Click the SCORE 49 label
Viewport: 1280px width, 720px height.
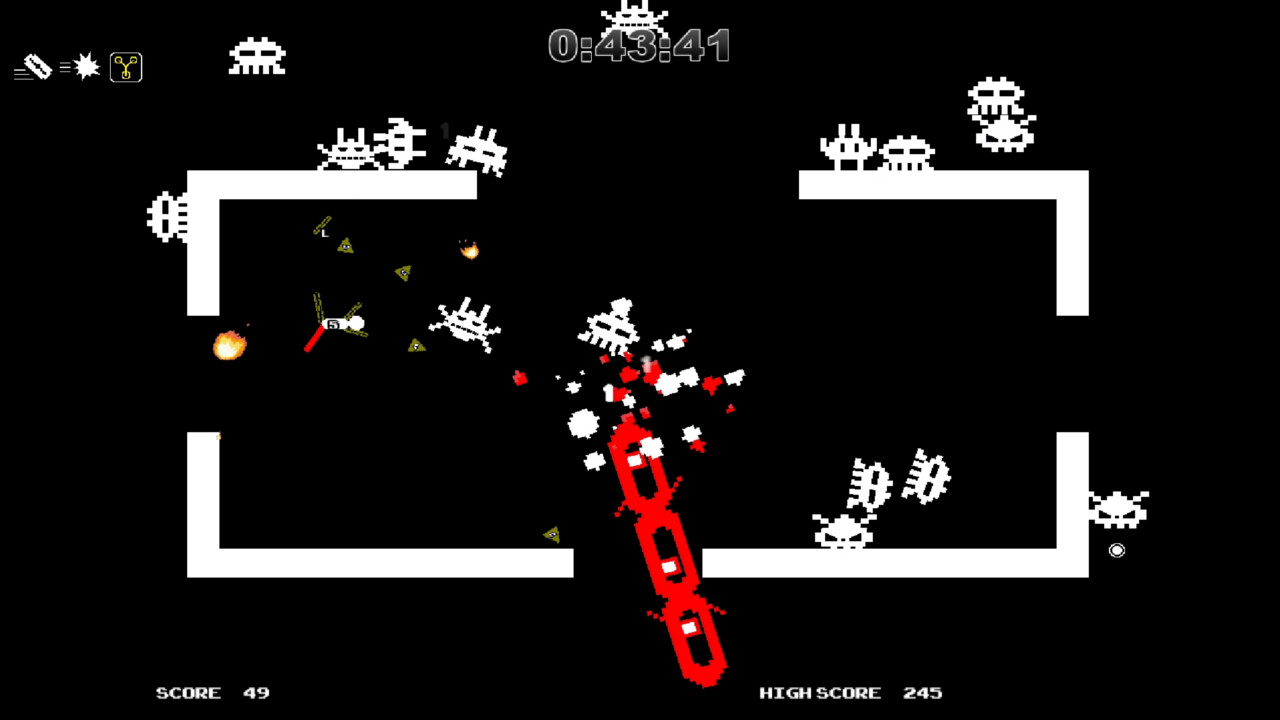(x=212, y=692)
